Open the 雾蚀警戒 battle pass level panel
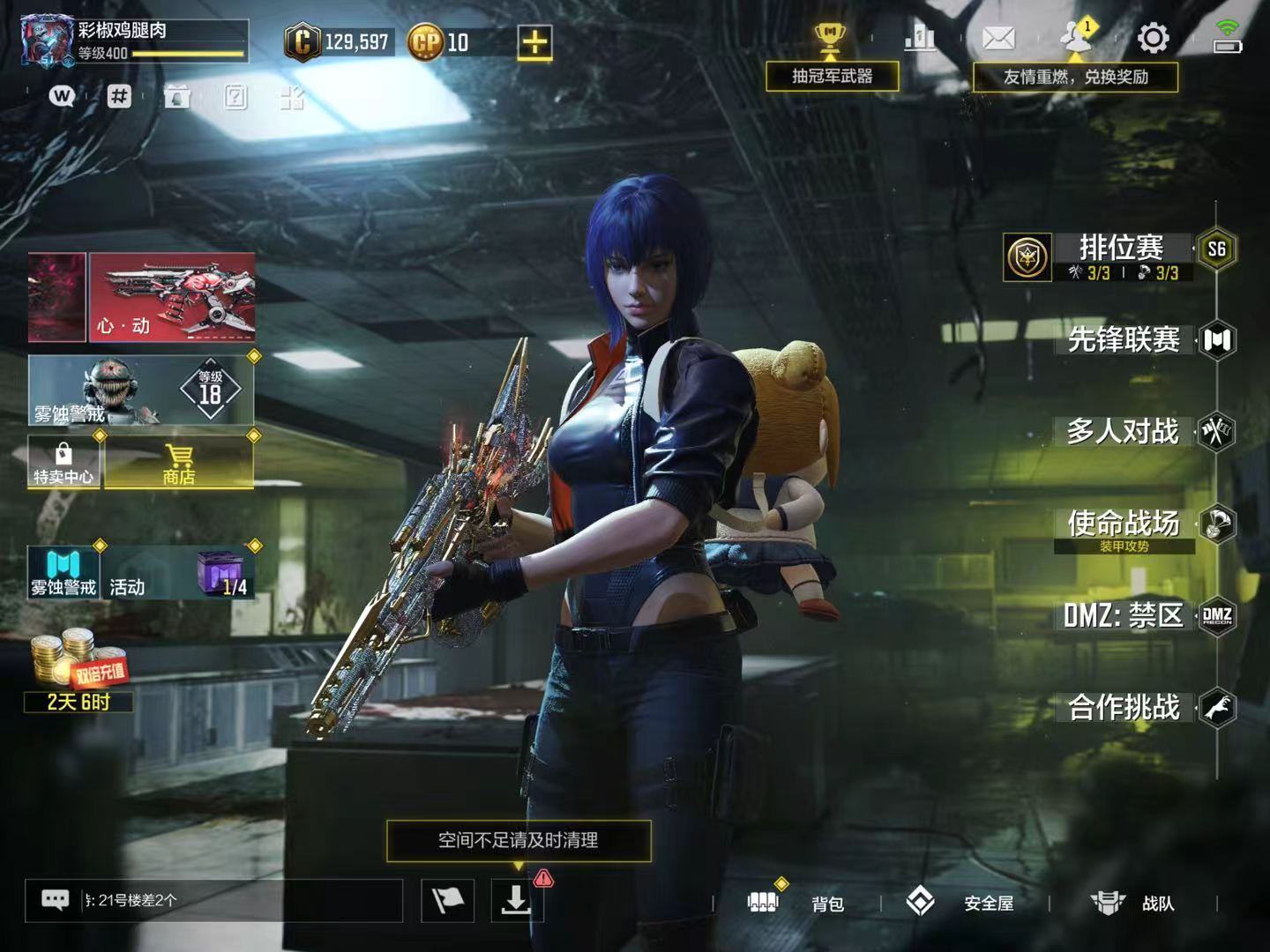The width and height of the screenshot is (1270, 952). coord(141,390)
